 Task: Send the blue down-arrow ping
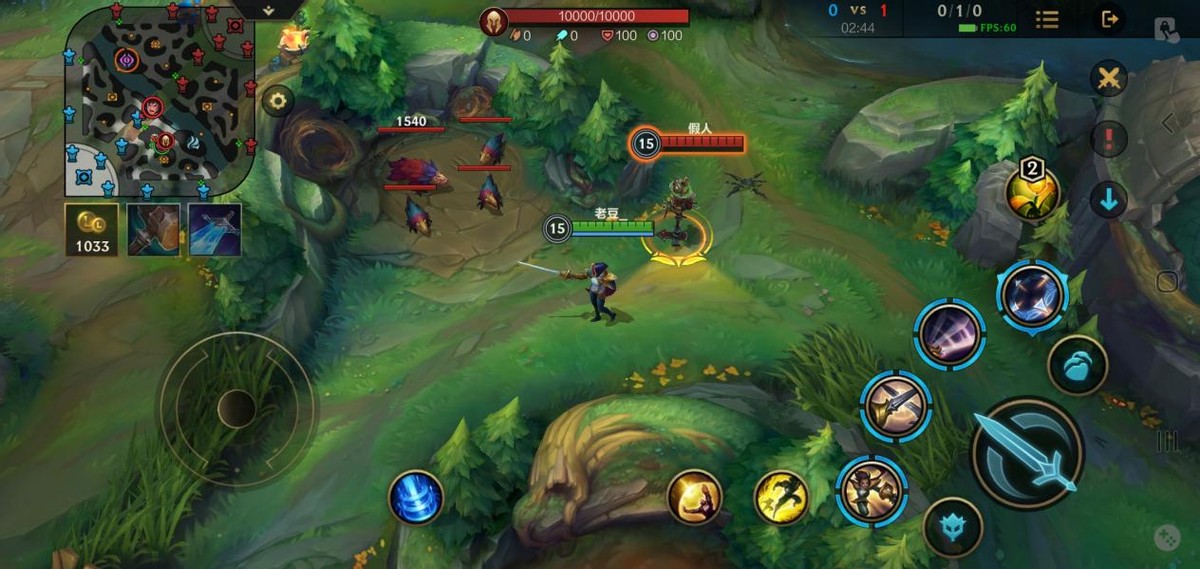pos(1108,200)
